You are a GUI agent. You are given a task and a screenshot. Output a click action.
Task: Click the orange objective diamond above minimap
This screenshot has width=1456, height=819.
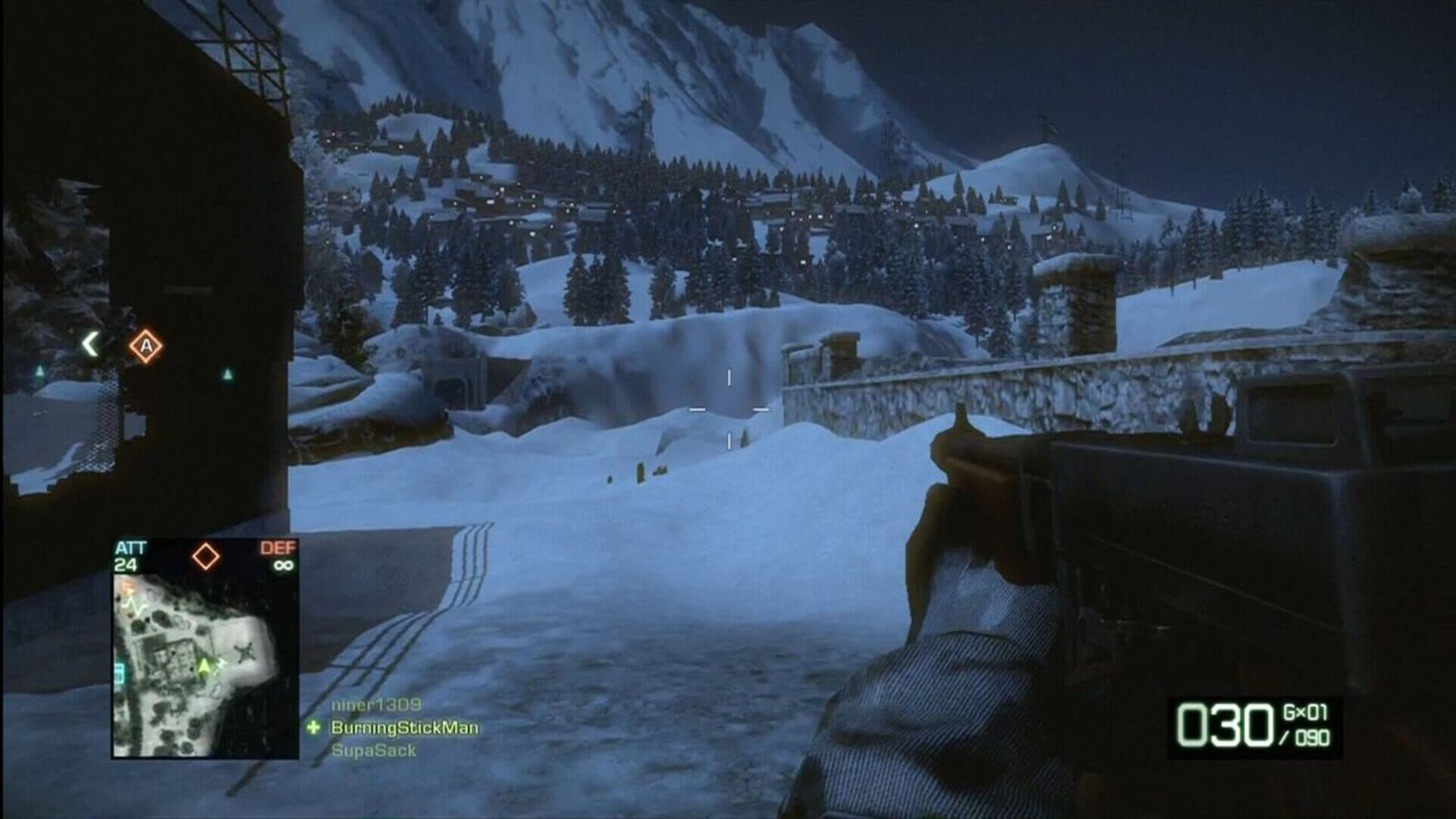click(206, 556)
